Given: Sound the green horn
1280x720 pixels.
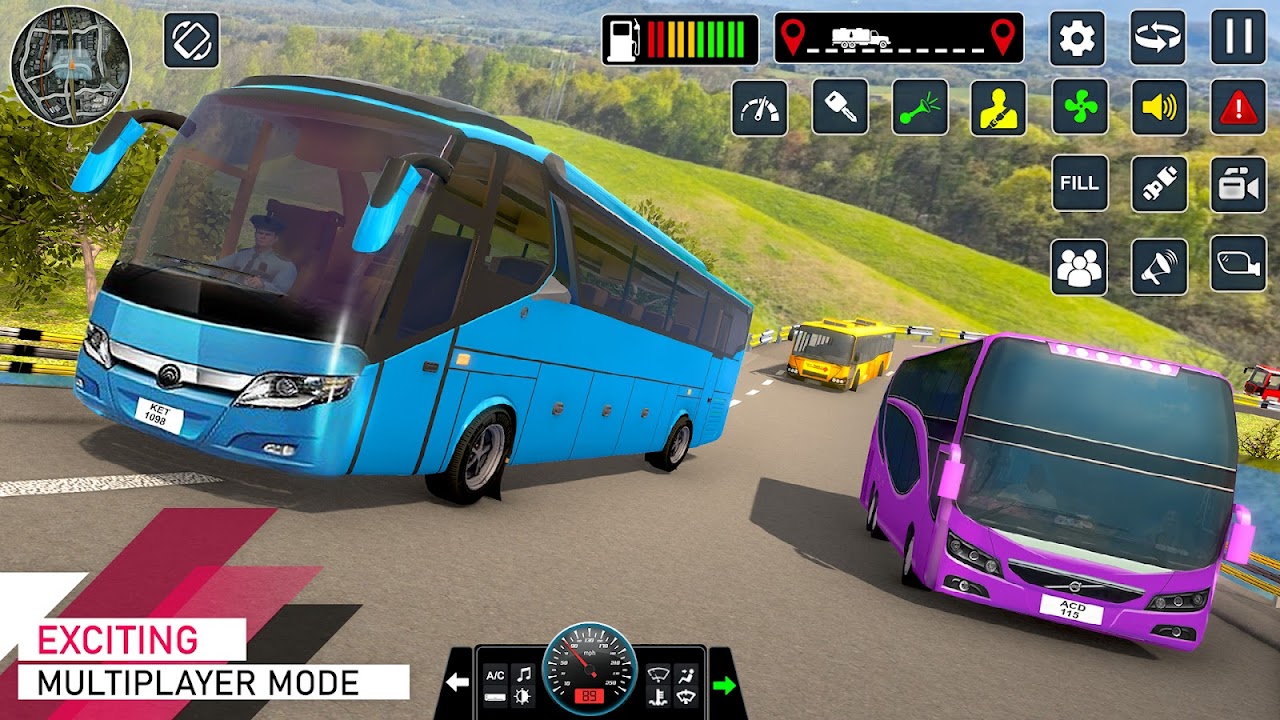Looking at the screenshot, I should [920, 107].
